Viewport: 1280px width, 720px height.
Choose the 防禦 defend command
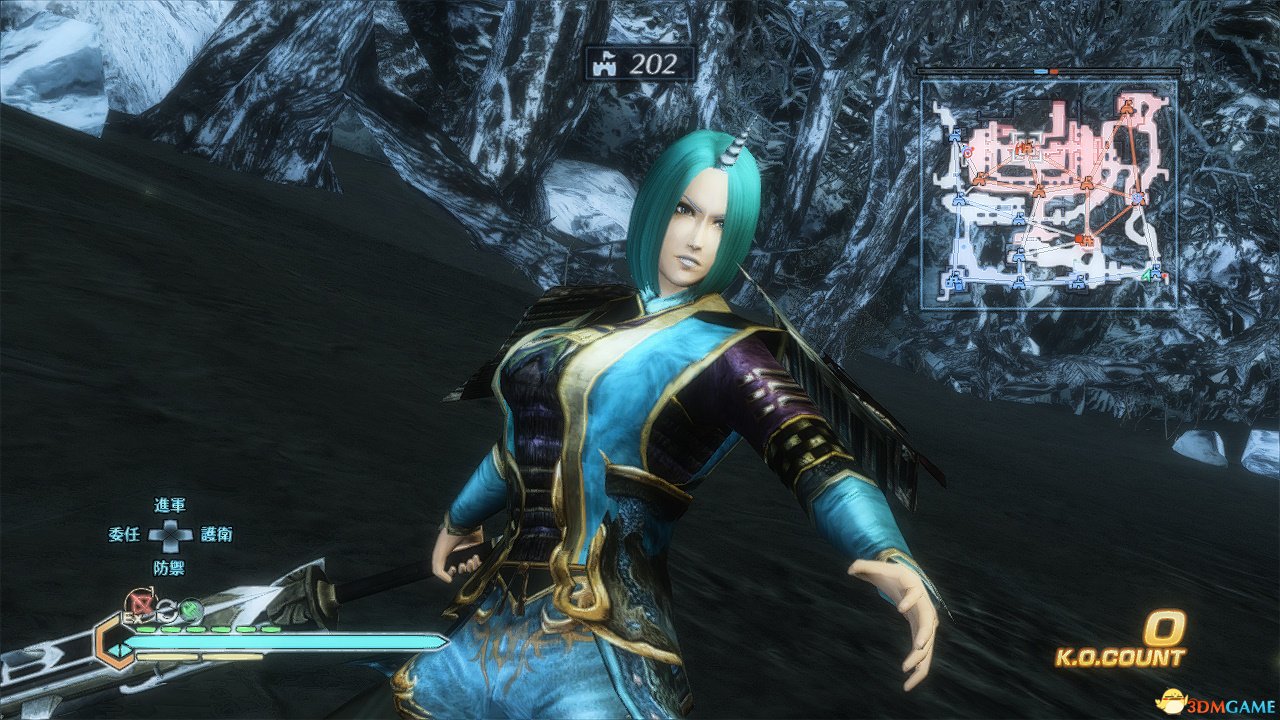170,567
